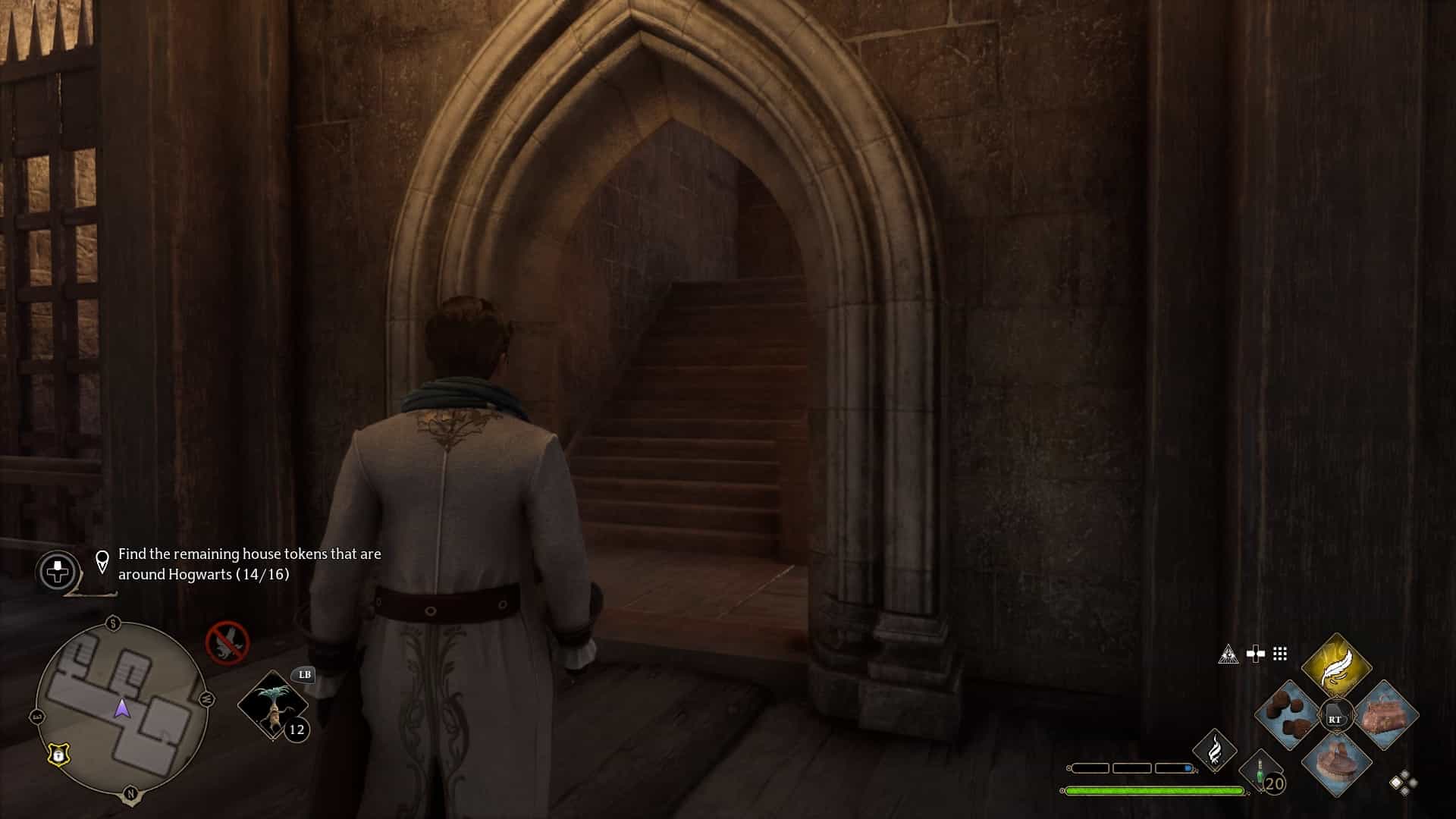The height and width of the screenshot is (819, 1456).
Task: Select the beast petting brush slot
Action: click(x=1336, y=762)
